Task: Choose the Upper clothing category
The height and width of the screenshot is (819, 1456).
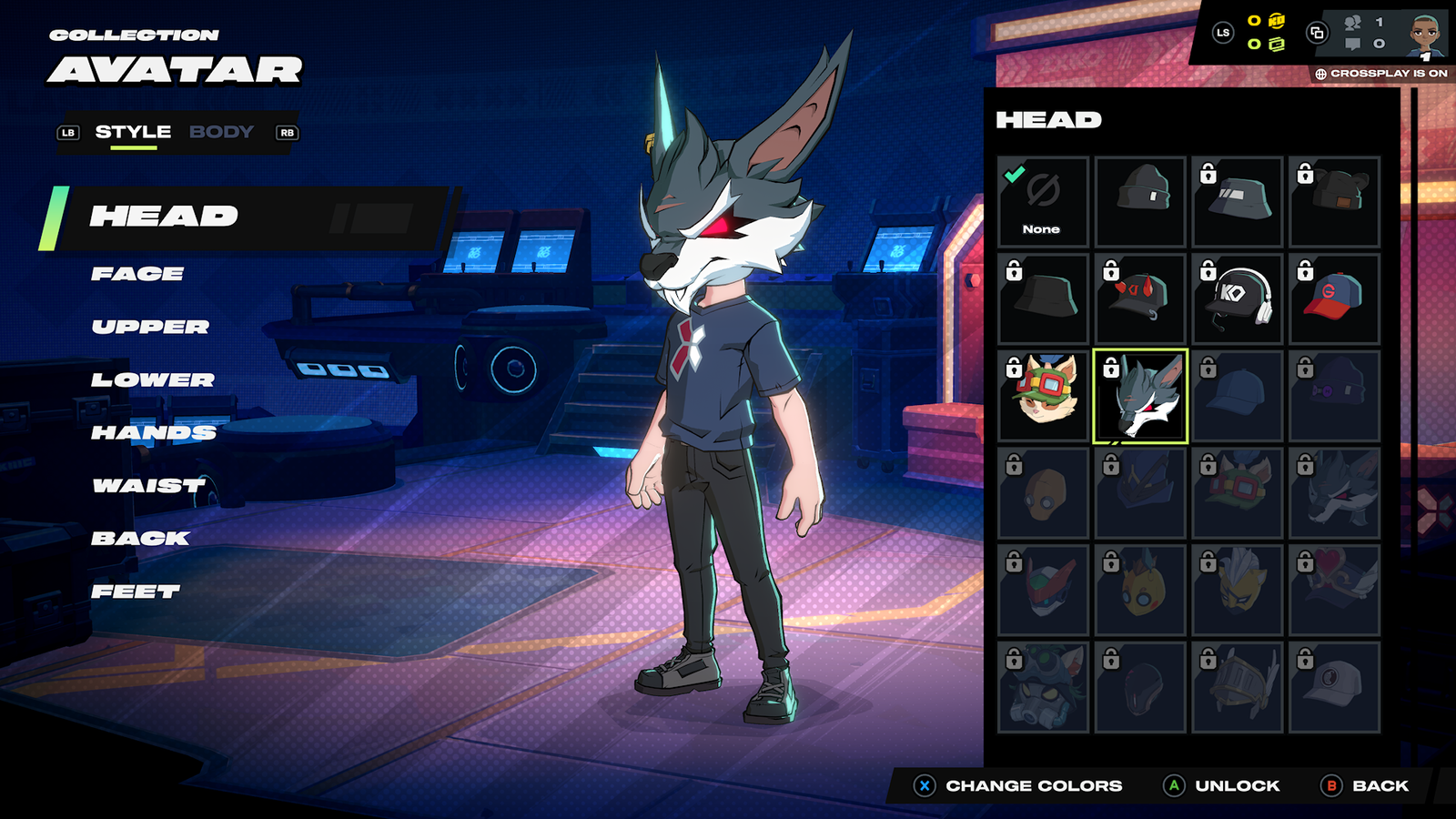Action: (x=150, y=327)
